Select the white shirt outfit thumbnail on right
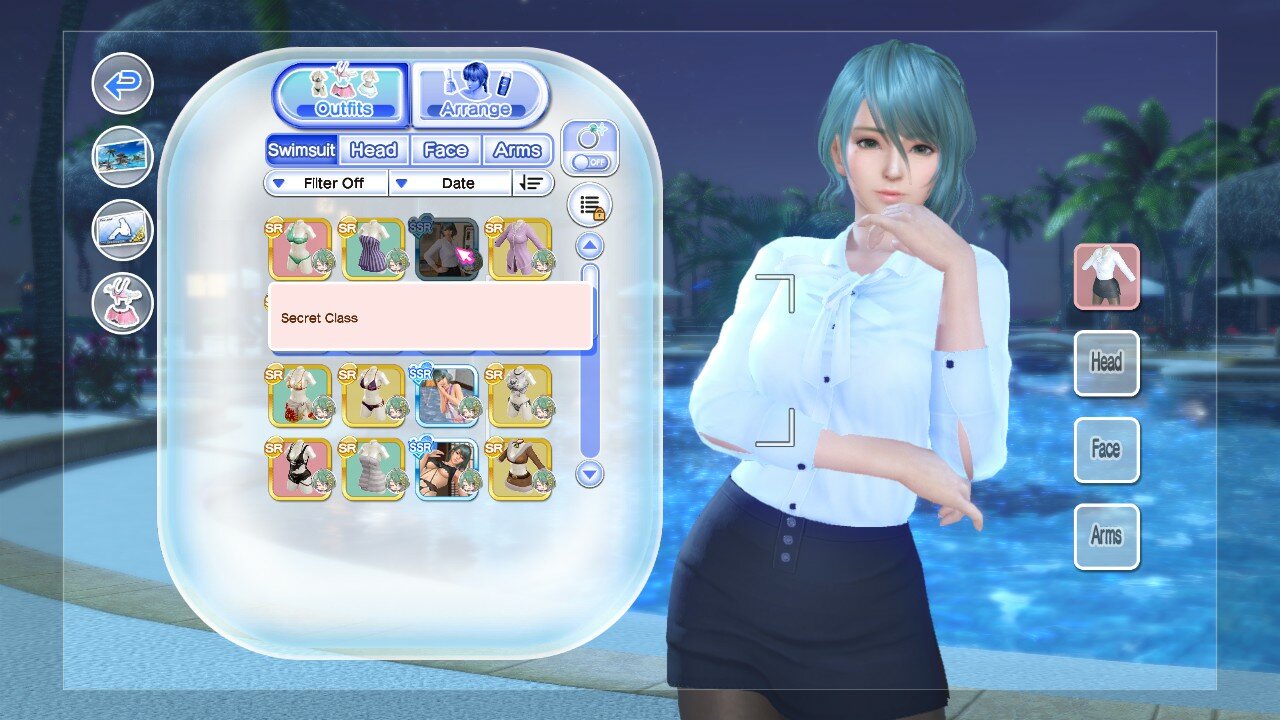This screenshot has height=720, width=1280. point(1106,276)
